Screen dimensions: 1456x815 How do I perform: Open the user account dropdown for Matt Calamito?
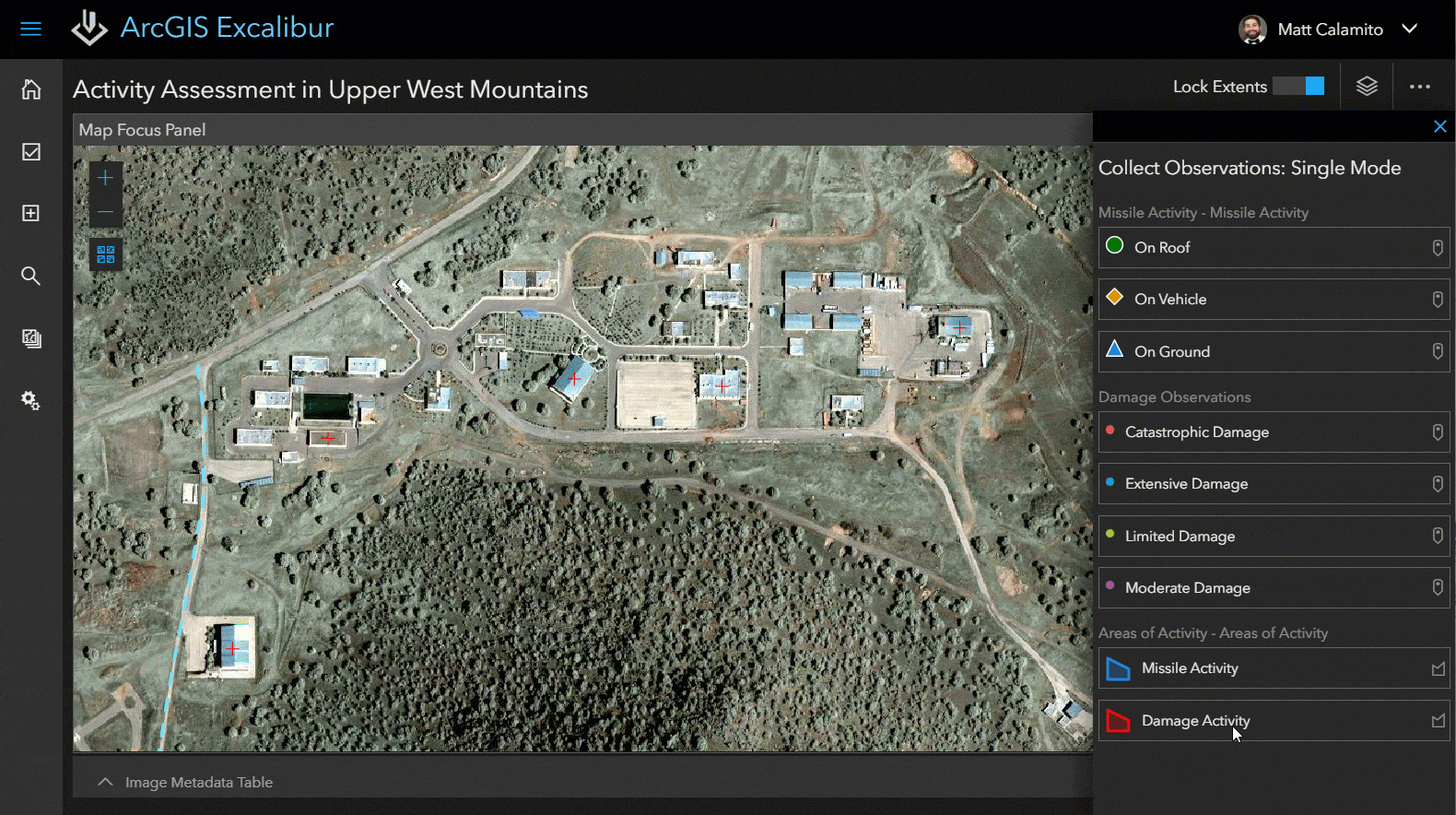click(1410, 29)
